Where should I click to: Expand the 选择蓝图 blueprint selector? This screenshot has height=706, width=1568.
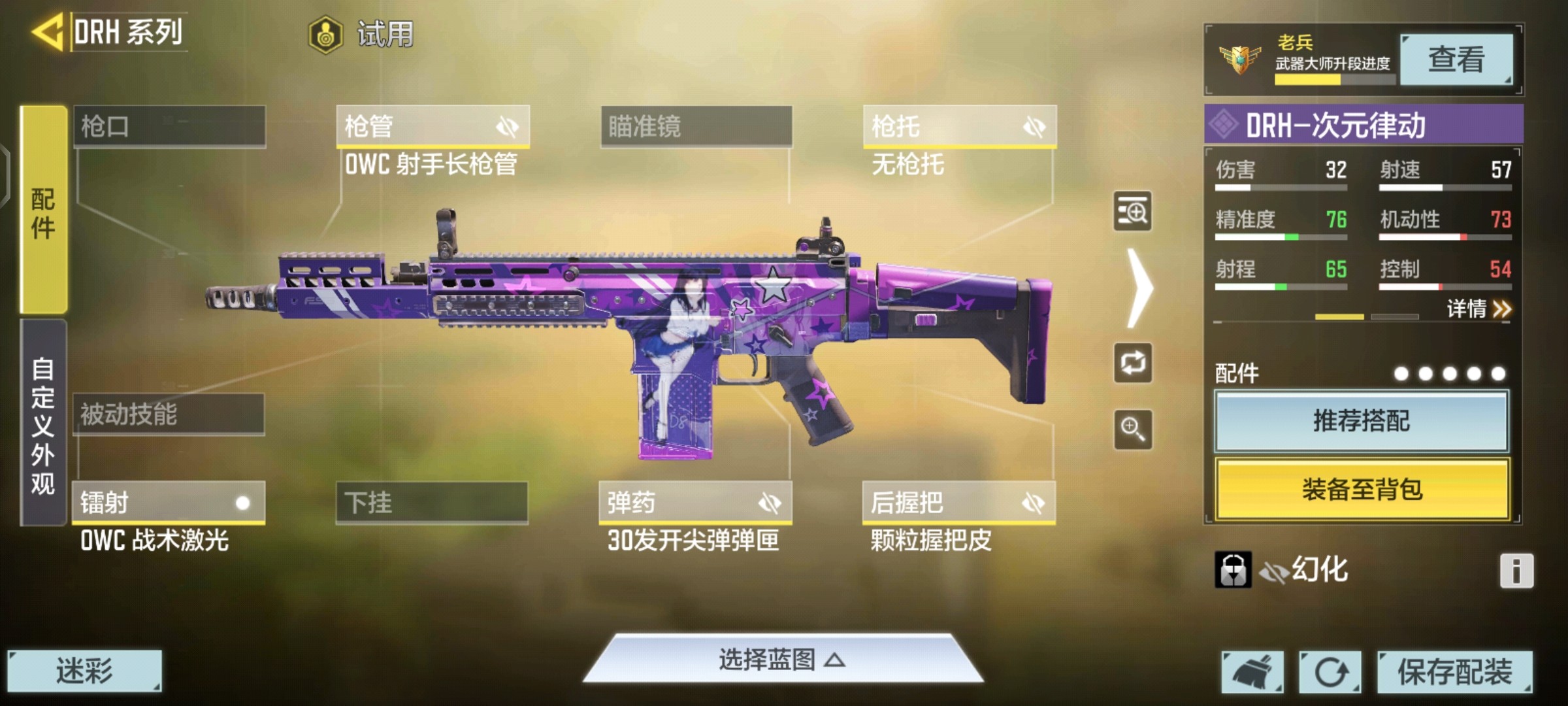click(782, 660)
